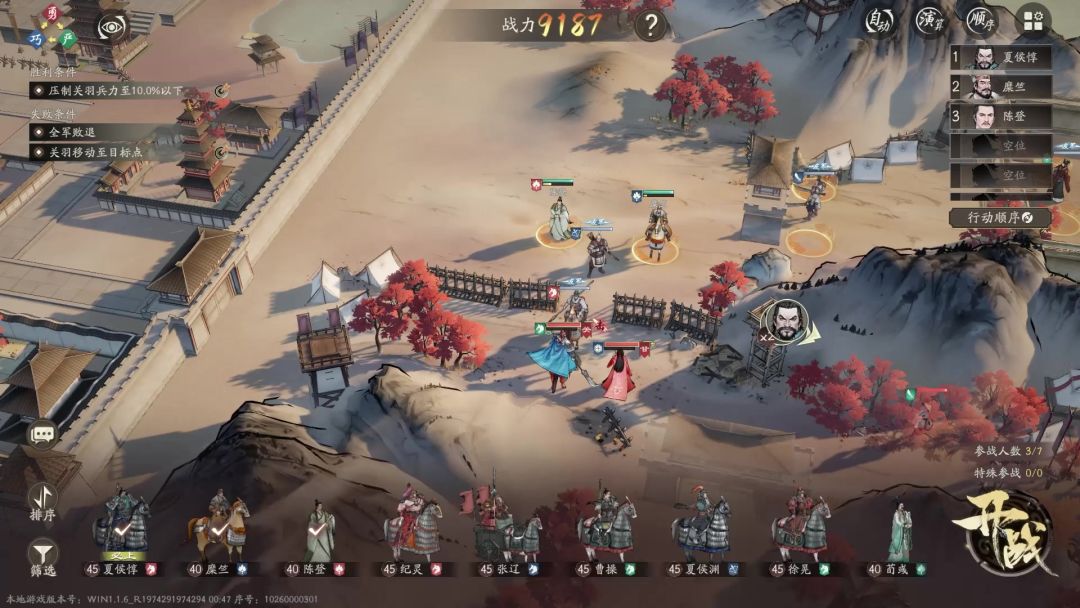Select 陈登 in the deployment list
1080x608 pixels.
coord(1000,117)
